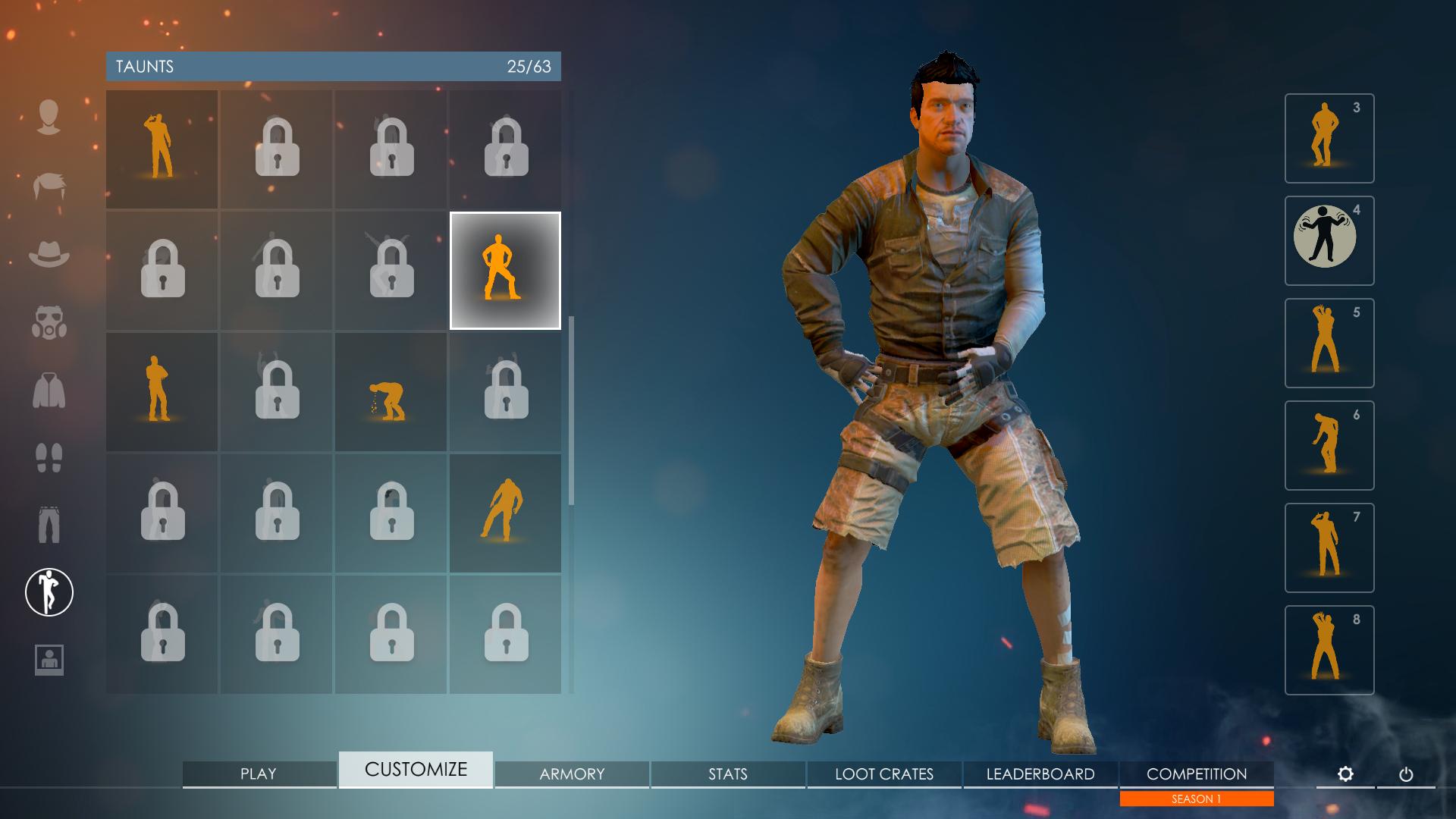Go to the Loot Crates section

click(x=884, y=774)
